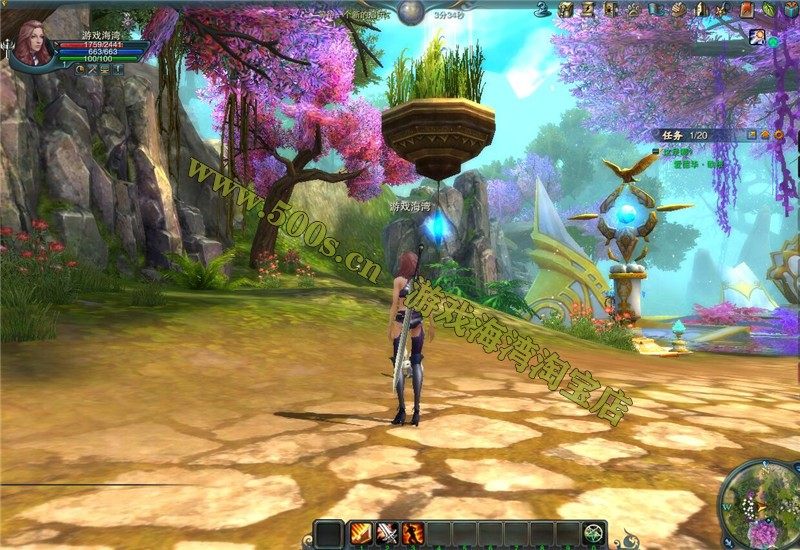Open the paw print pet menu
Image resolution: width=800 pixels, height=550 pixels.
tap(632, 10)
